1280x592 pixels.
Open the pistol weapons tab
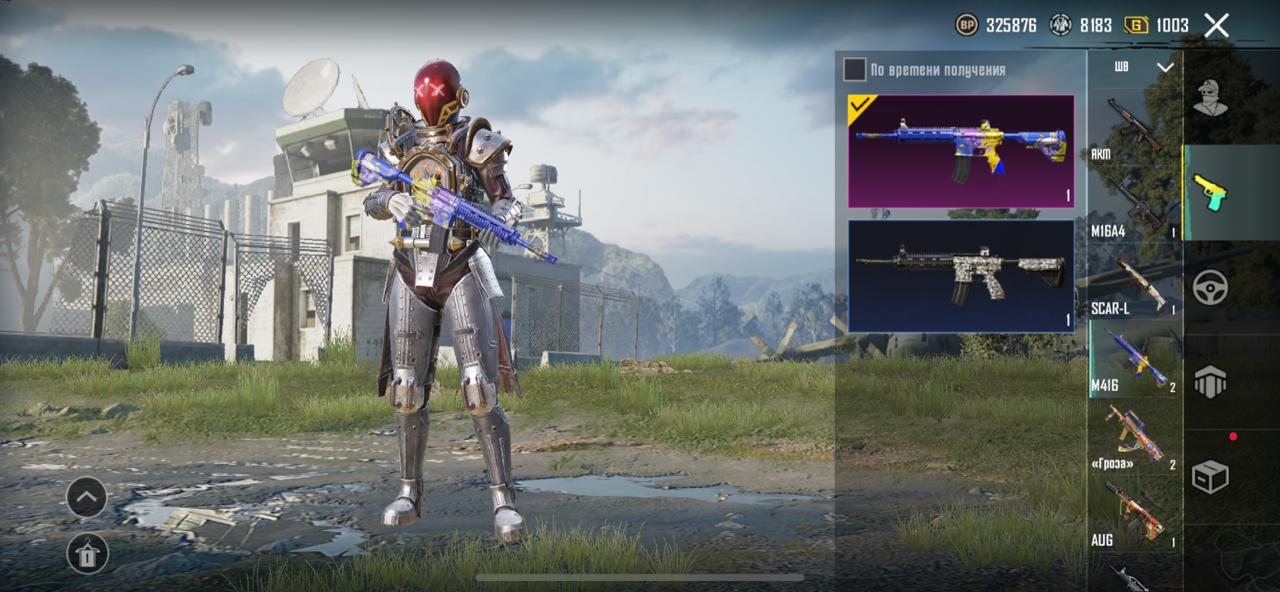tap(1210, 192)
